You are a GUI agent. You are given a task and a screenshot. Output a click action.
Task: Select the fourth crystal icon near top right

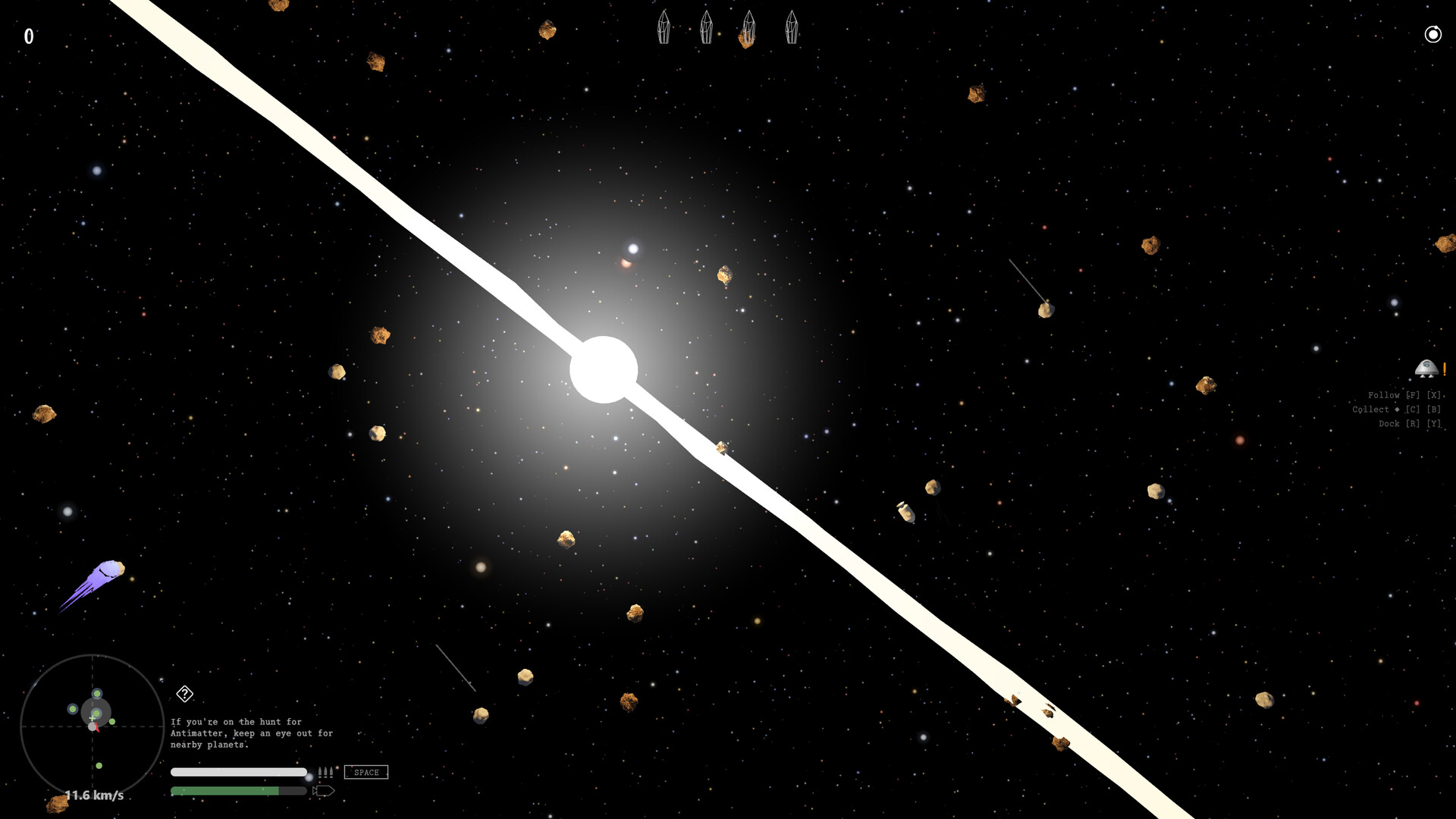coord(791,27)
